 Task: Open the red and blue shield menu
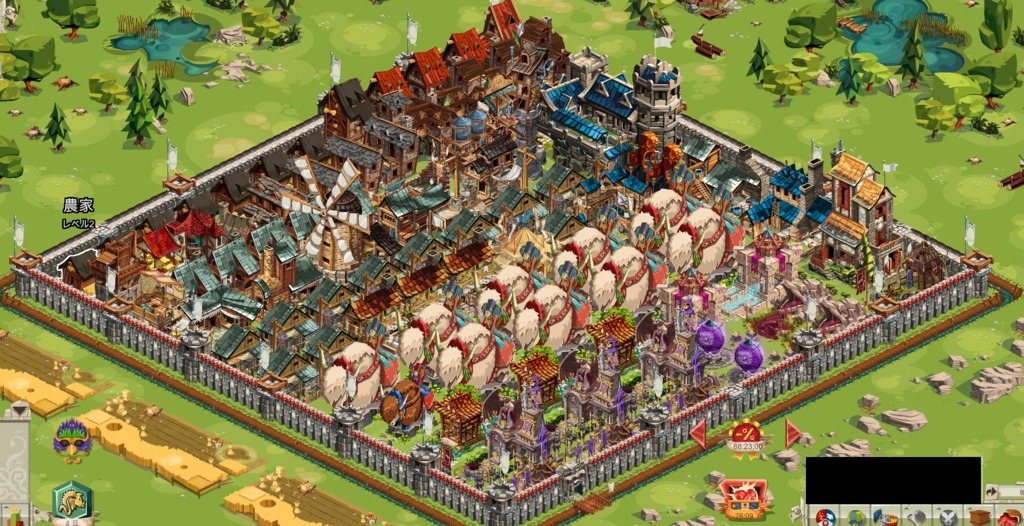824,517
